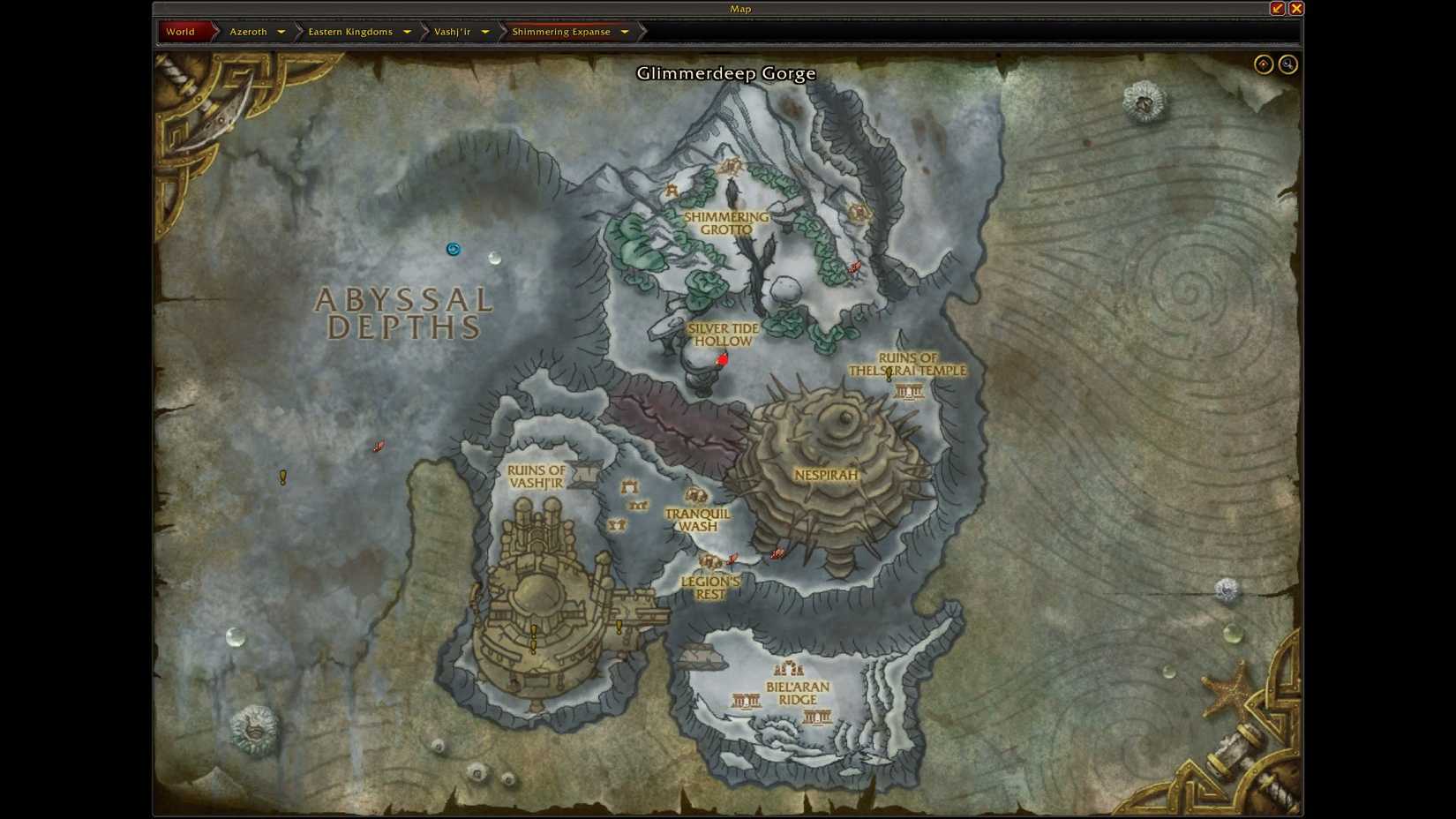
Task: Expand the Vashj'ir zone dropdown
Action: pos(486,31)
